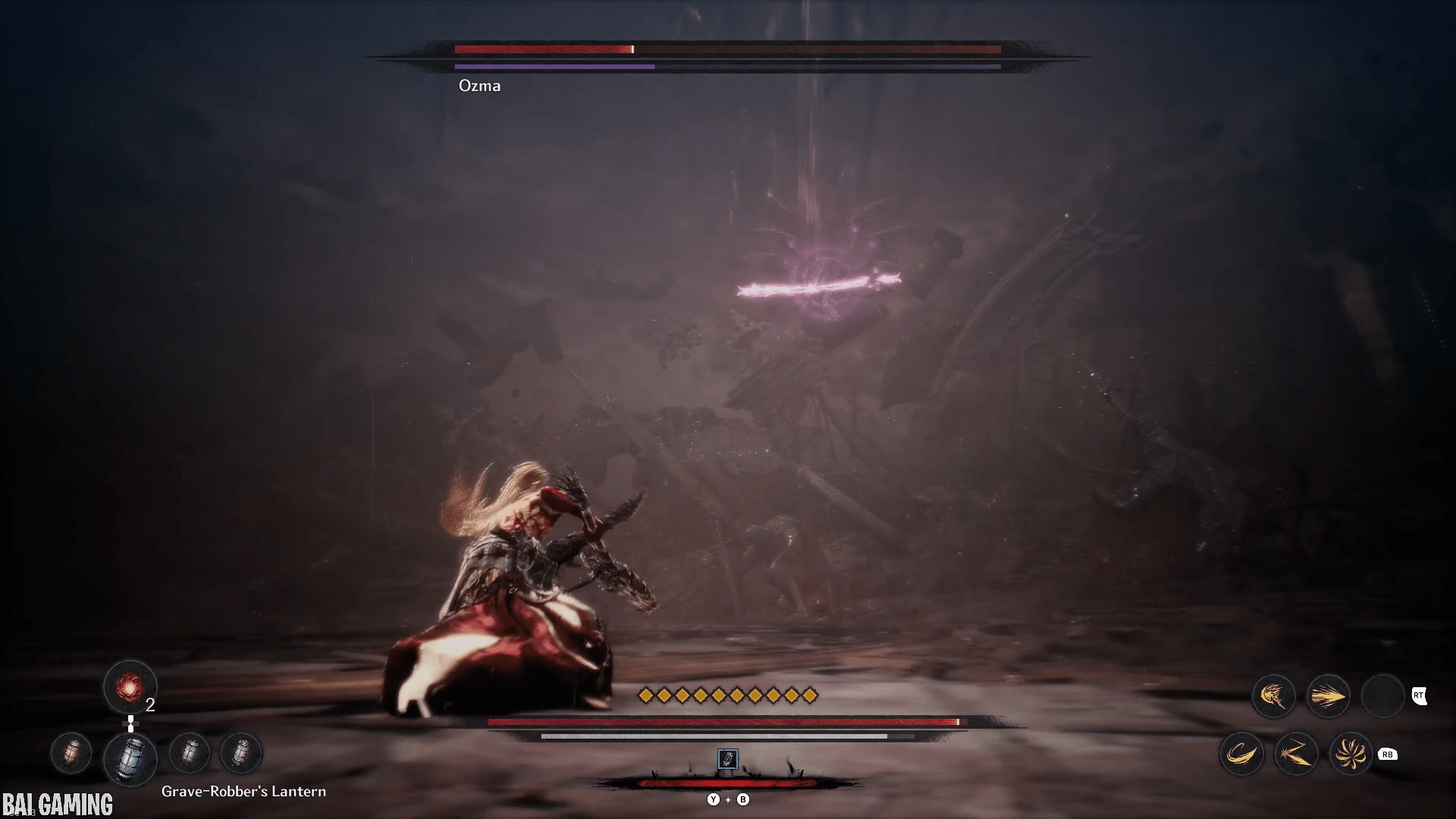Click the blue-framed status effect icon
This screenshot has height=819, width=1456.
727,759
